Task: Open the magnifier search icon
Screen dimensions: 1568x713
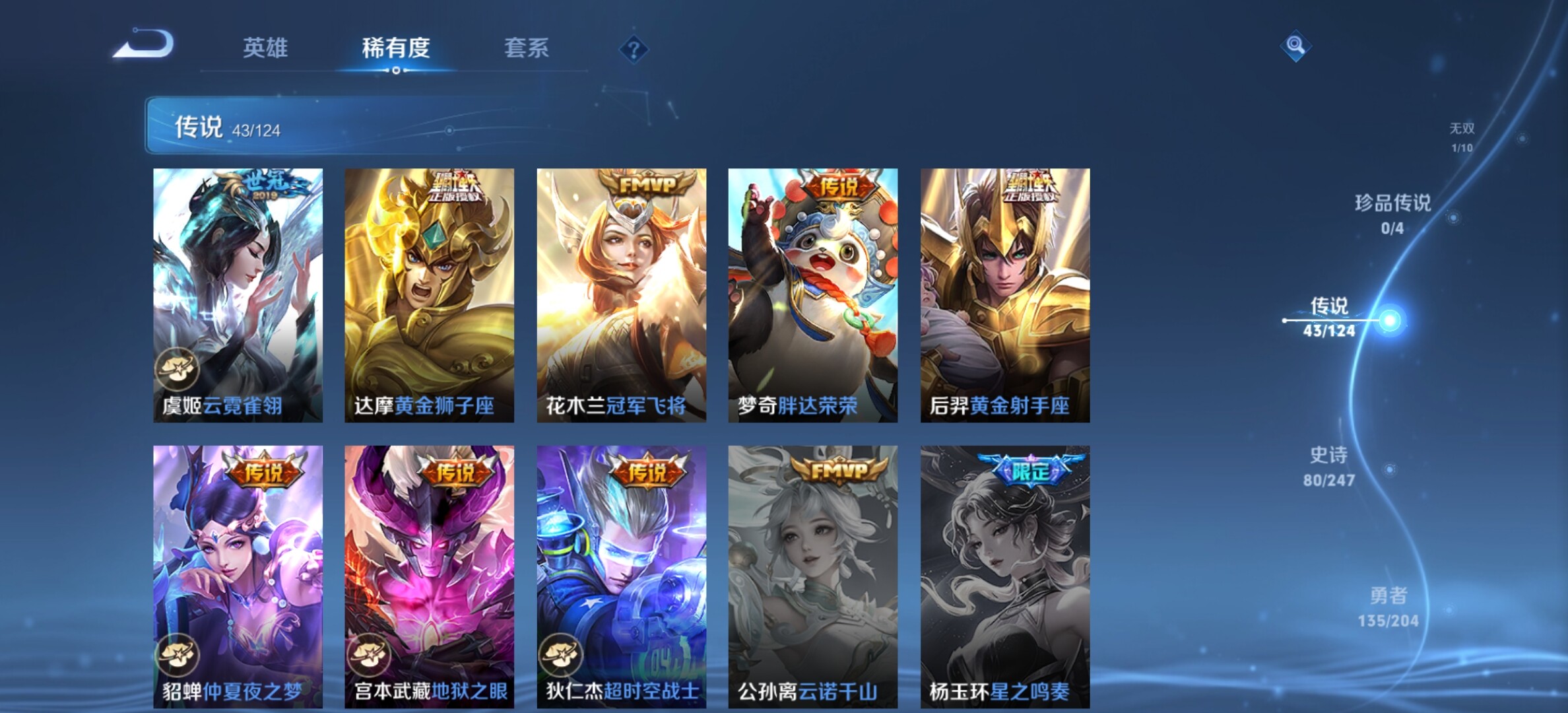Action: pyautogui.click(x=1295, y=46)
